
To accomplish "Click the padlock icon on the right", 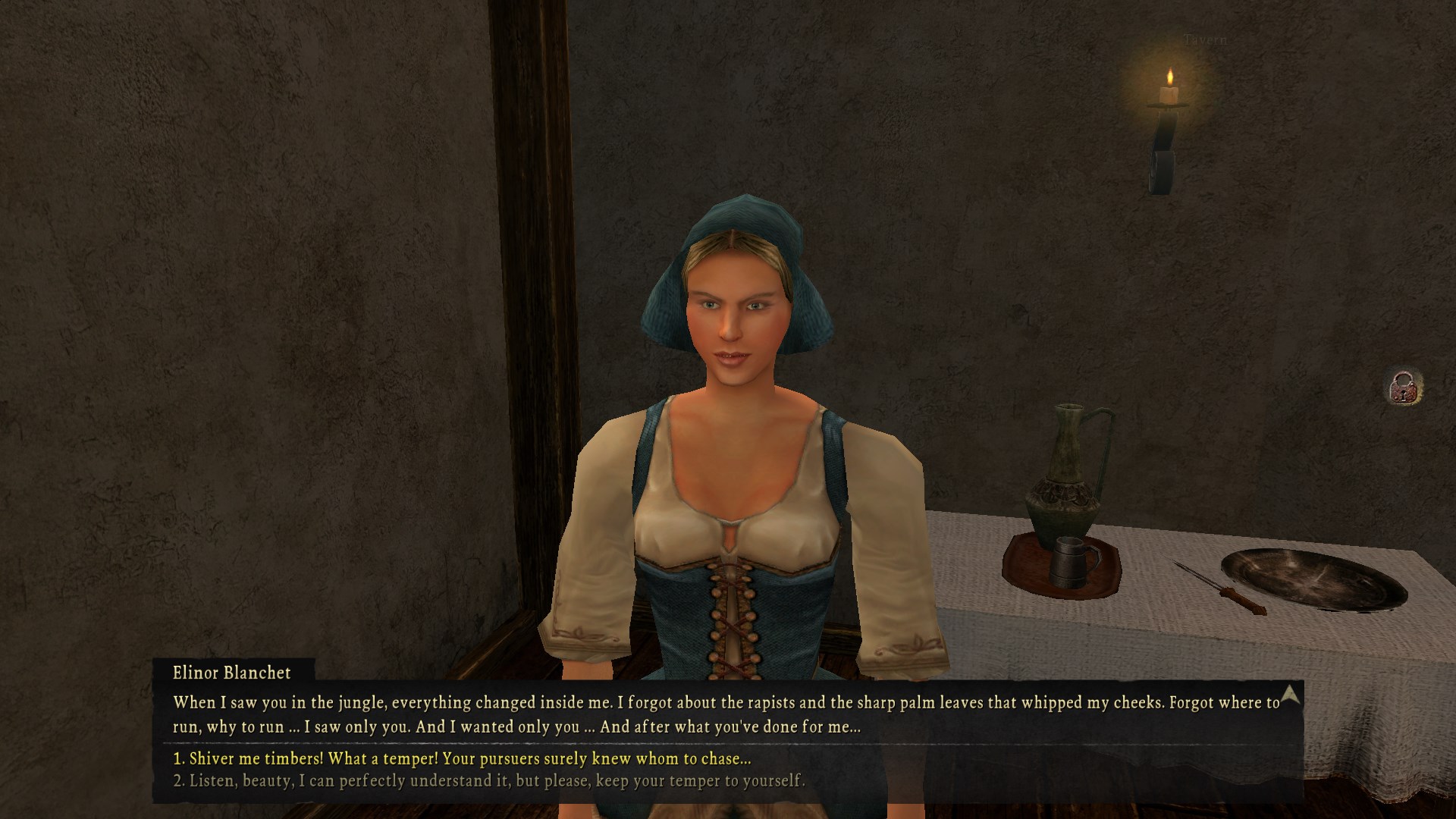I will click(1404, 388).
